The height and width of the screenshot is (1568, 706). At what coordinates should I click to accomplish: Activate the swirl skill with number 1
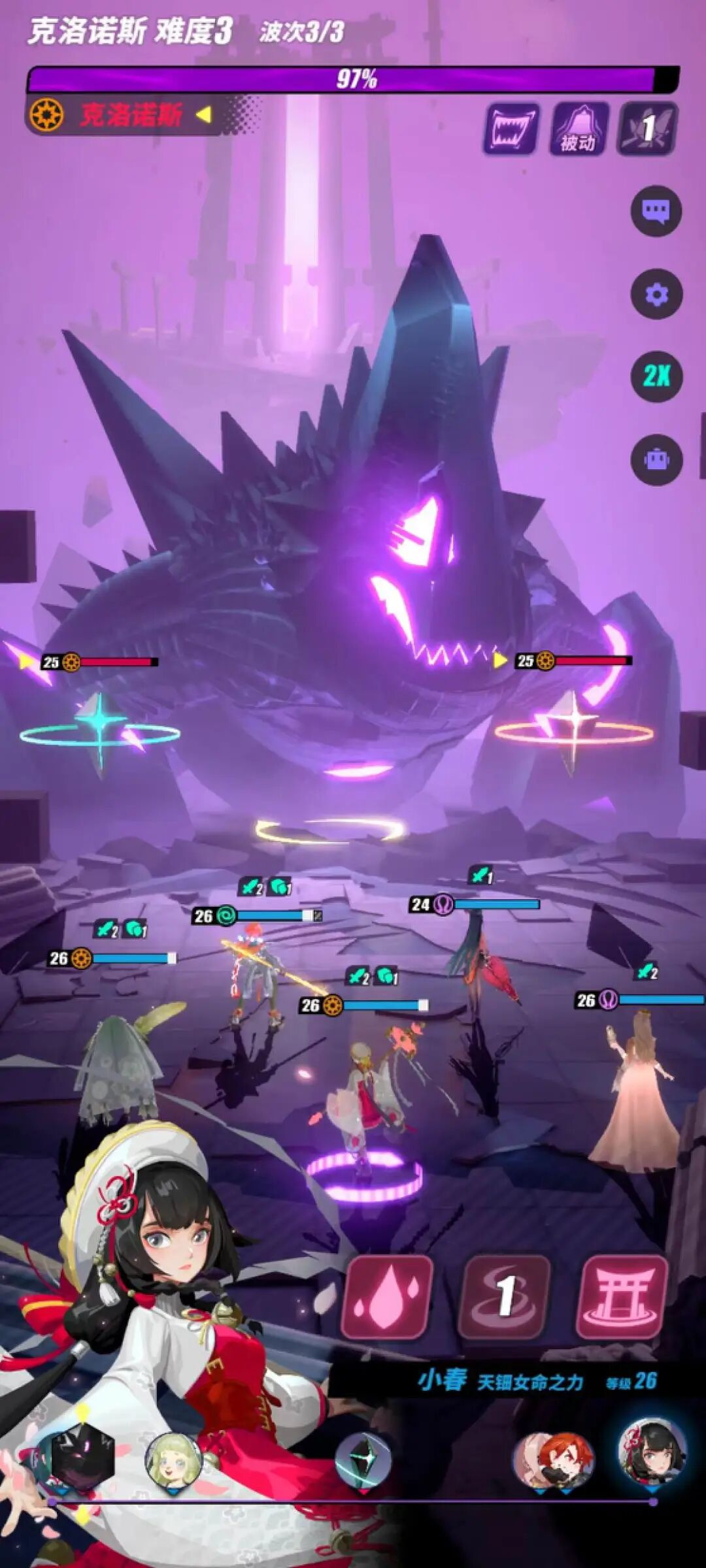pyautogui.click(x=505, y=1296)
